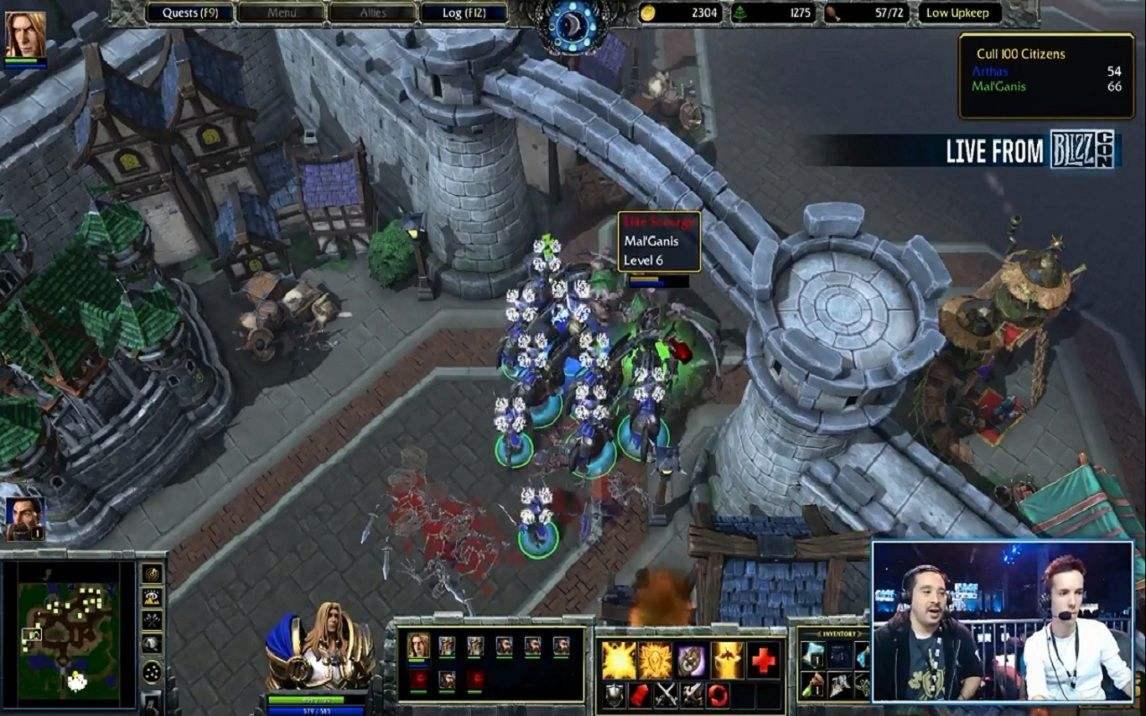This screenshot has width=1146, height=716.
Task: Select Arthas in the unit group panel
Action: point(419,646)
